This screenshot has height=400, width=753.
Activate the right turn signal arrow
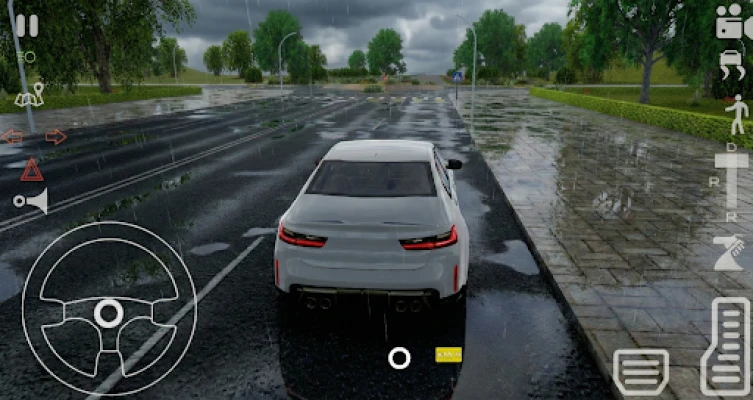[x=56, y=137]
